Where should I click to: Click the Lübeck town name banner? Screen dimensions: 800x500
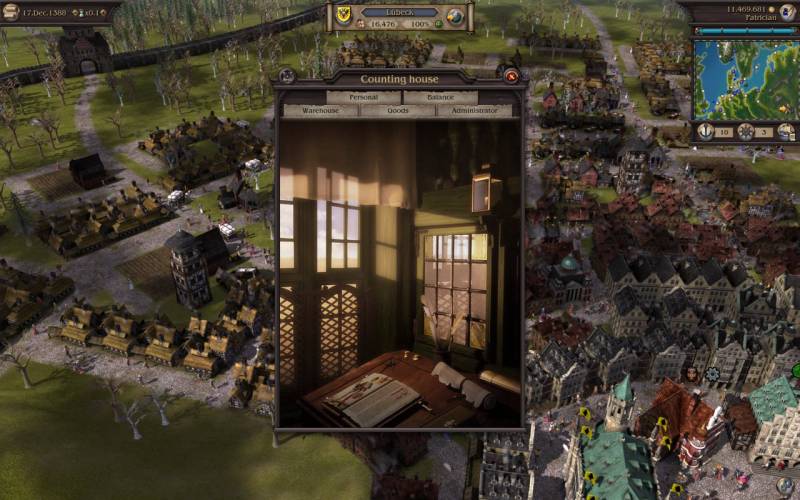[399, 13]
